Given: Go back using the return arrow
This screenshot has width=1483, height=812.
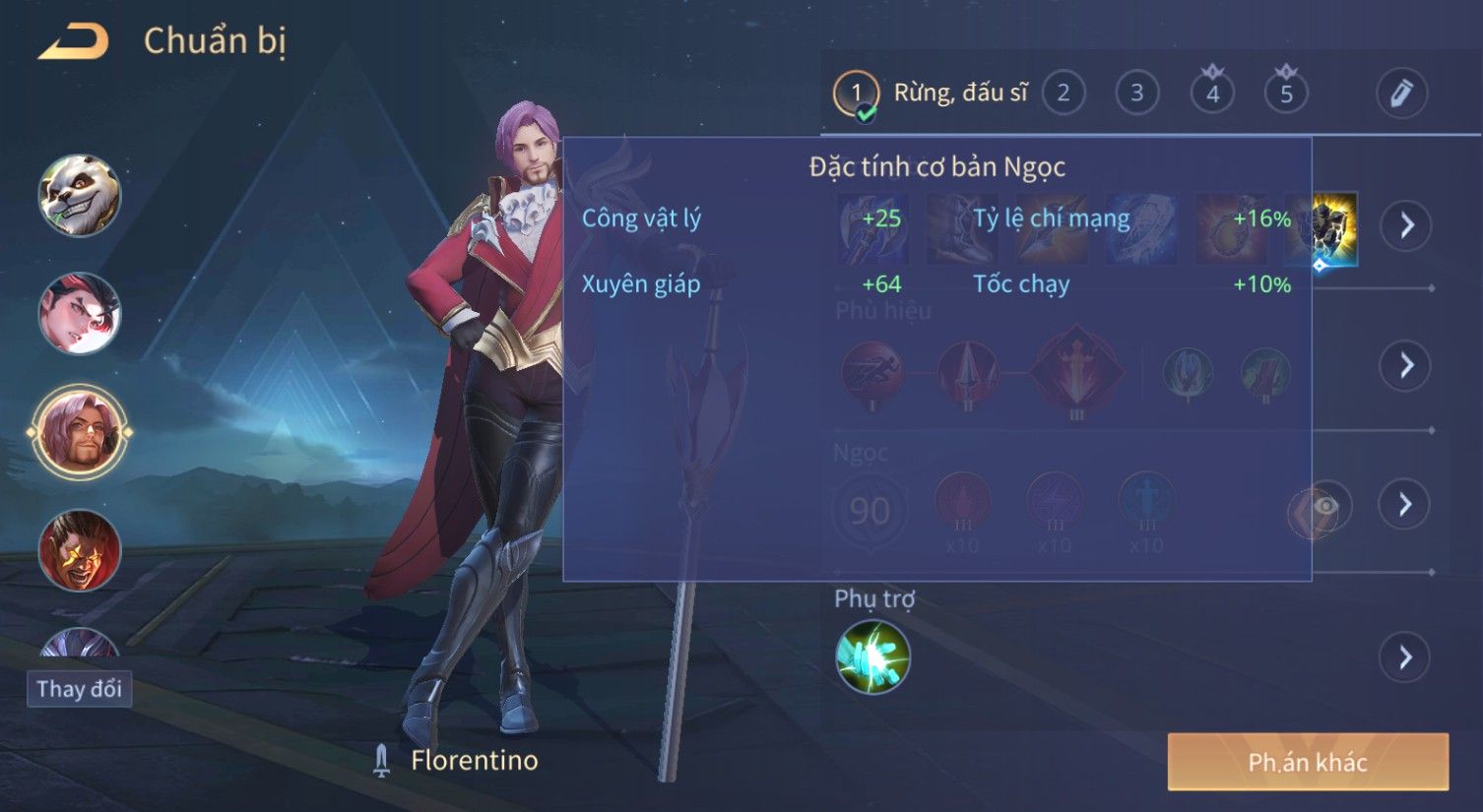Looking at the screenshot, I should [74, 41].
